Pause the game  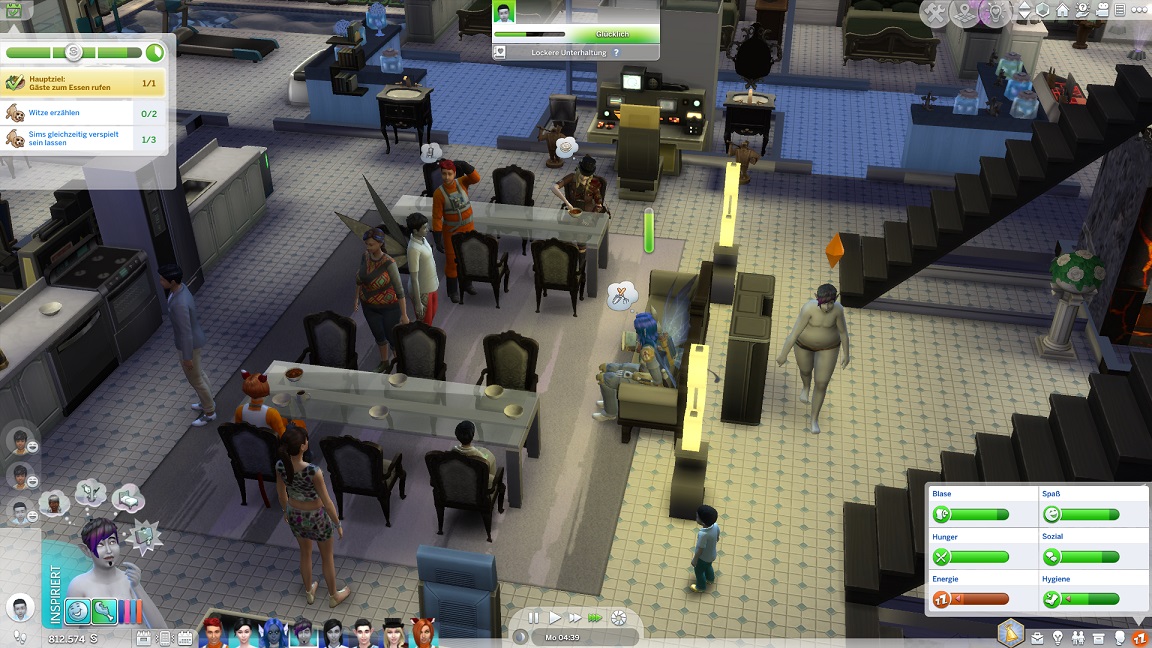(x=534, y=618)
